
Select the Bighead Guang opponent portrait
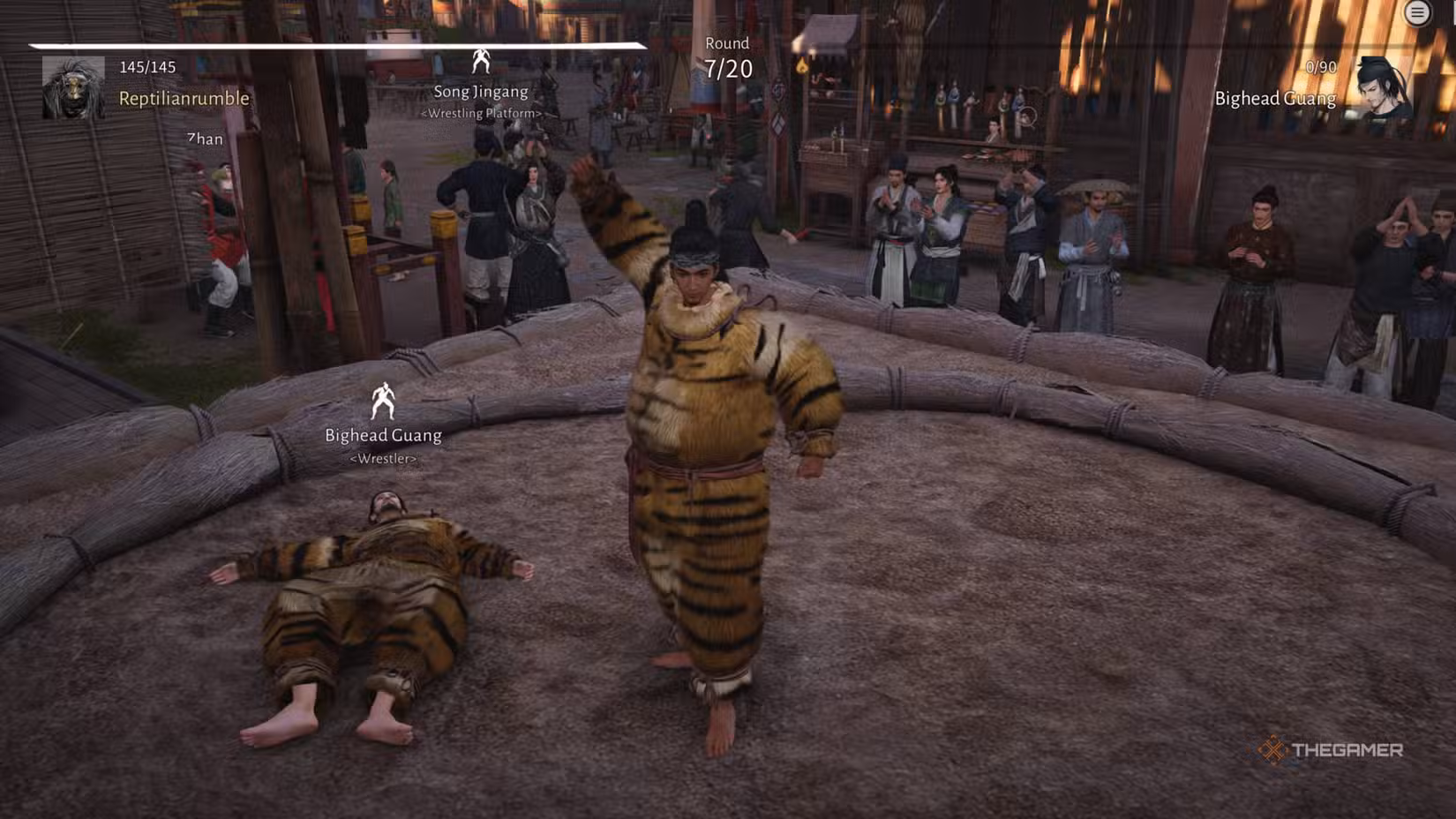click(x=1383, y=87)
